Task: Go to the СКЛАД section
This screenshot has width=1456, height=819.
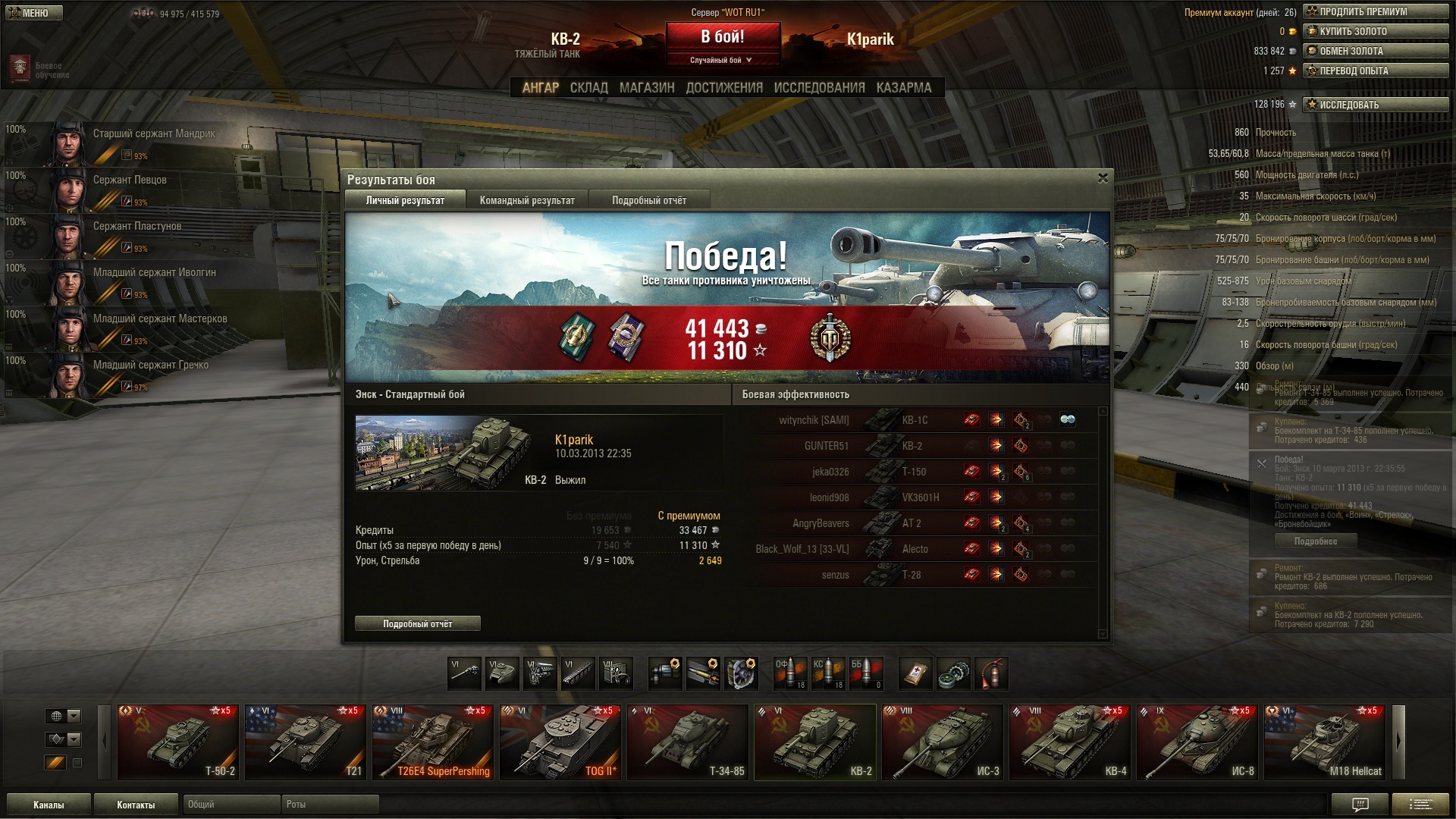Action: 588,88
